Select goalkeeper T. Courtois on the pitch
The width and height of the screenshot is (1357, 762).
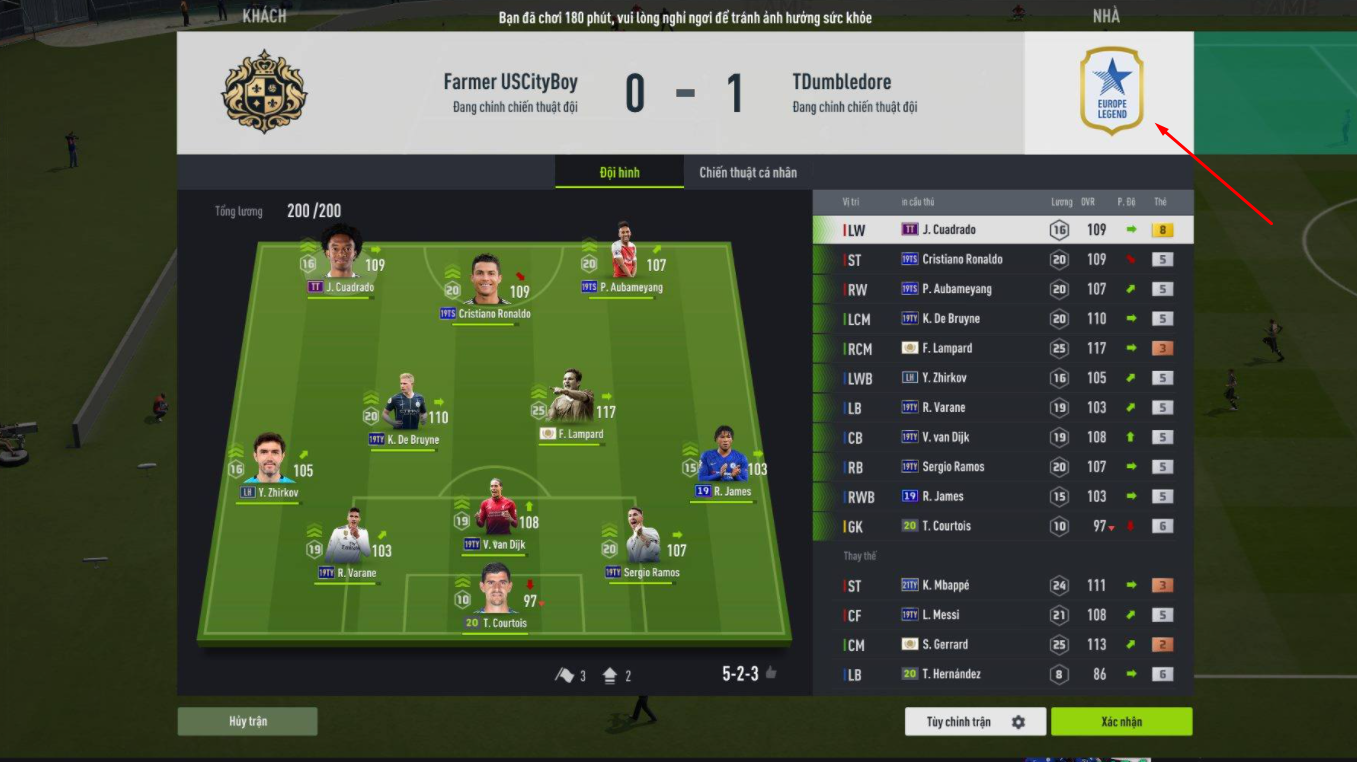point(495,593)
